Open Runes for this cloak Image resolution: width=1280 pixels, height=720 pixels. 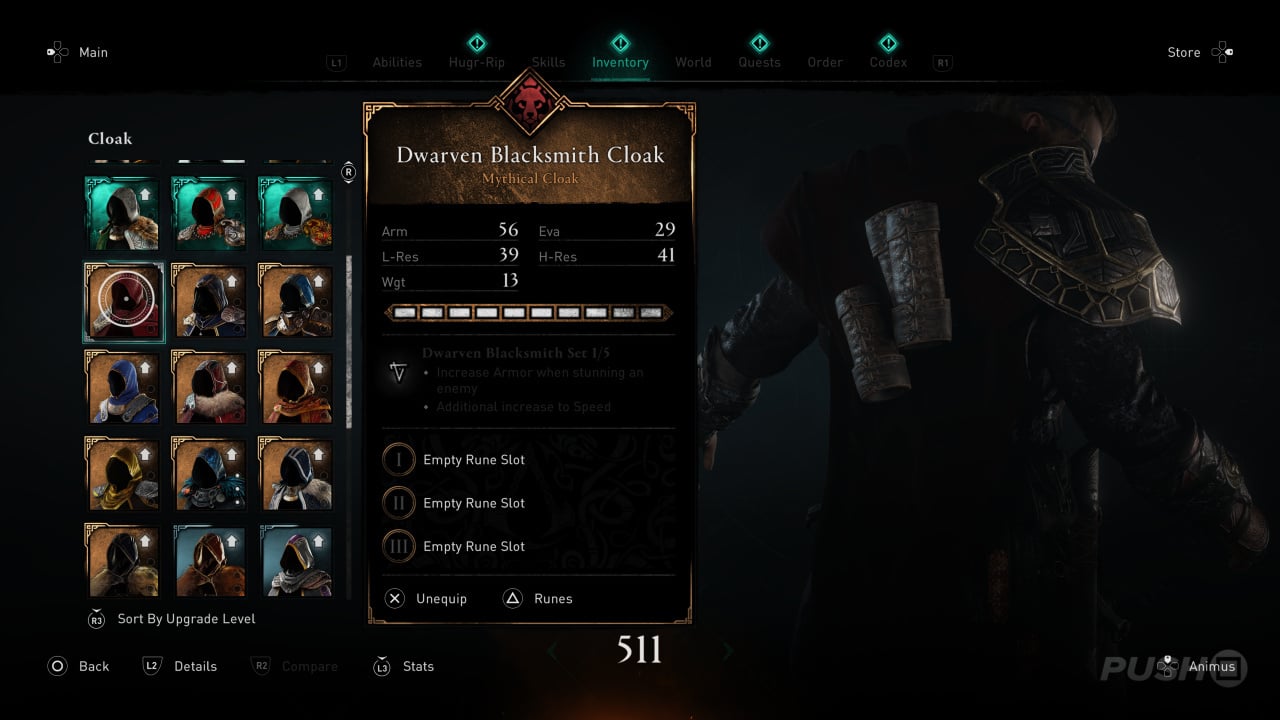(x=552, y=598)
